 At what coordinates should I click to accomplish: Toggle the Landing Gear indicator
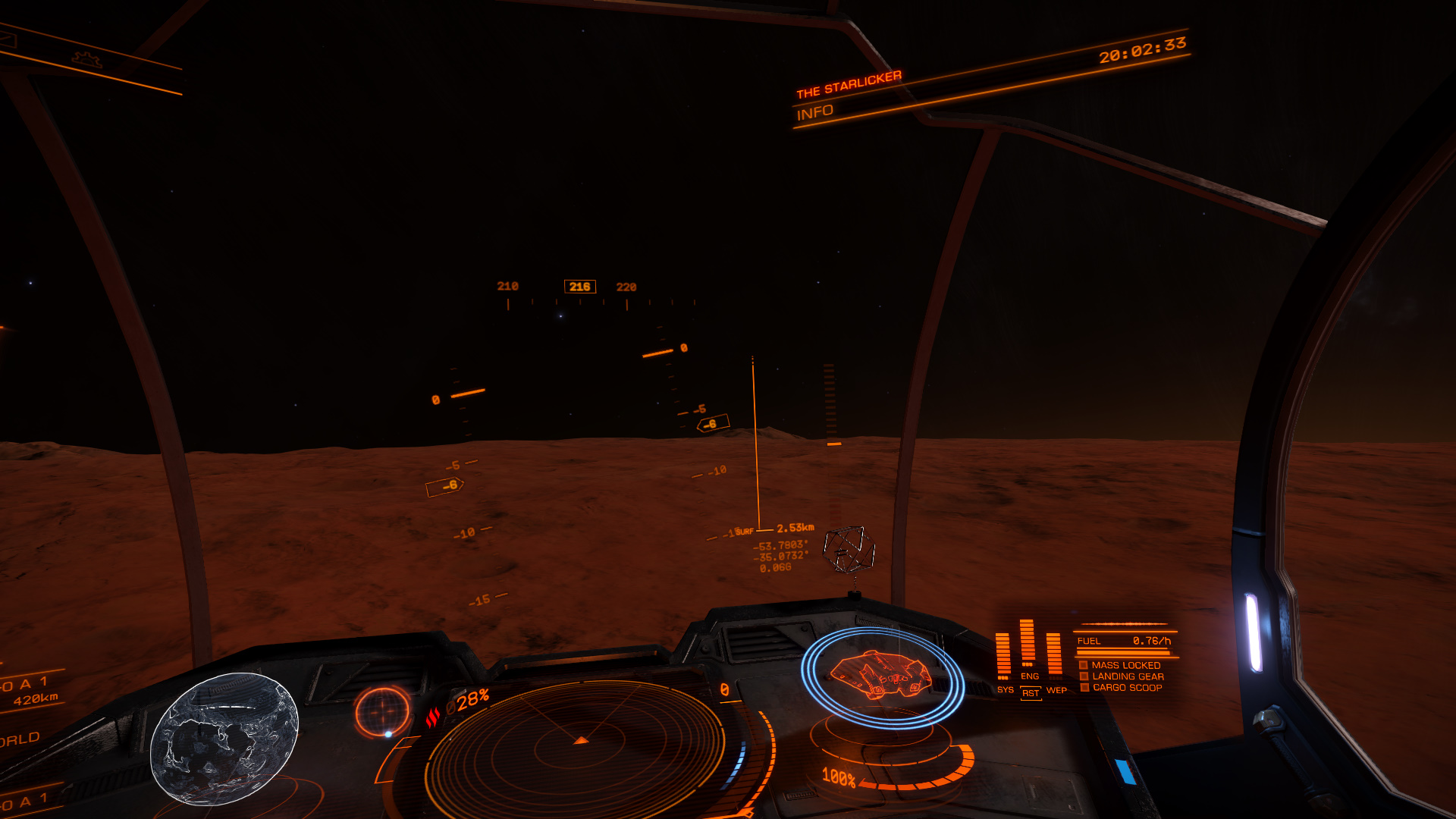pos(1125,676)
